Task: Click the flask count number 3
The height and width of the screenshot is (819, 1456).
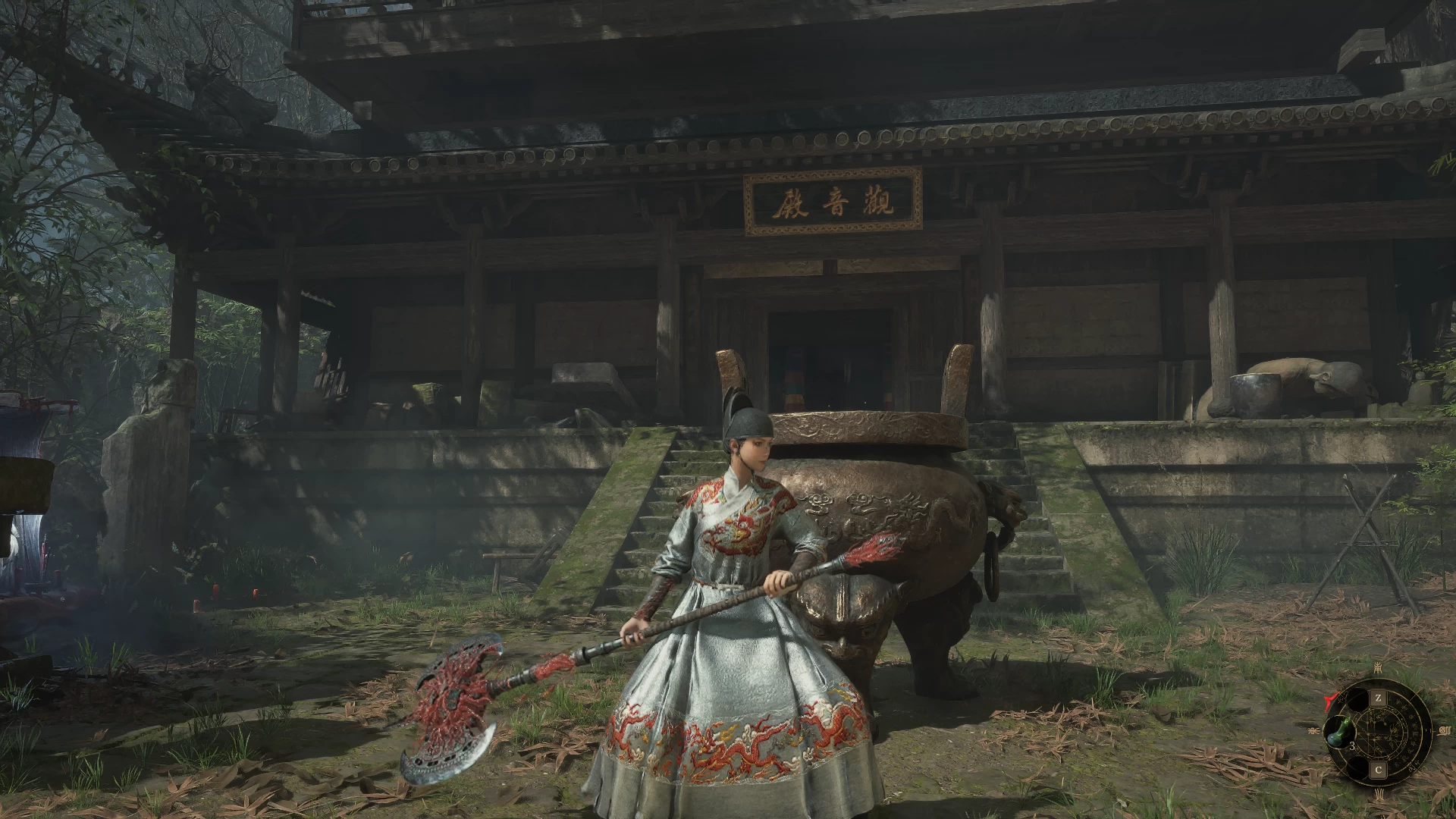Action: click(x=1353, y=747)
